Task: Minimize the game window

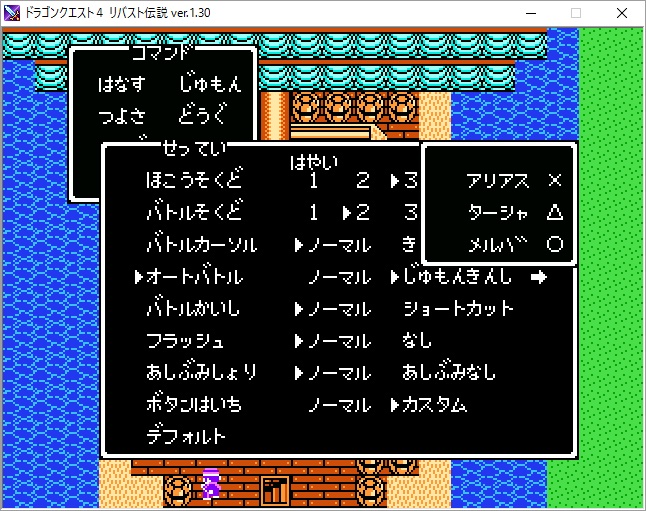Action: tap(530, 14)
